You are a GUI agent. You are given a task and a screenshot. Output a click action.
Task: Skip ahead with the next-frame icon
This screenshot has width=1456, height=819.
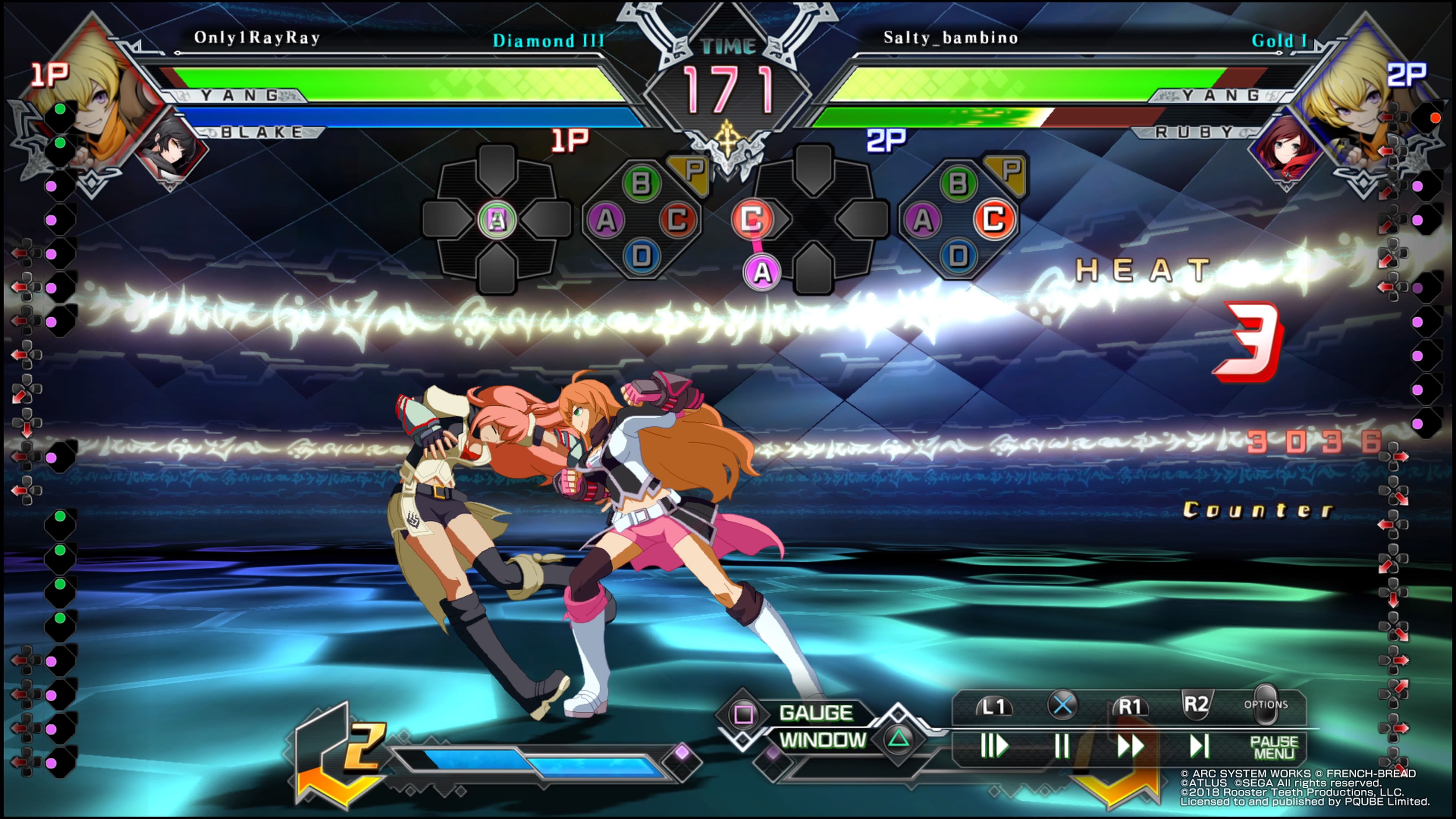1198,746
